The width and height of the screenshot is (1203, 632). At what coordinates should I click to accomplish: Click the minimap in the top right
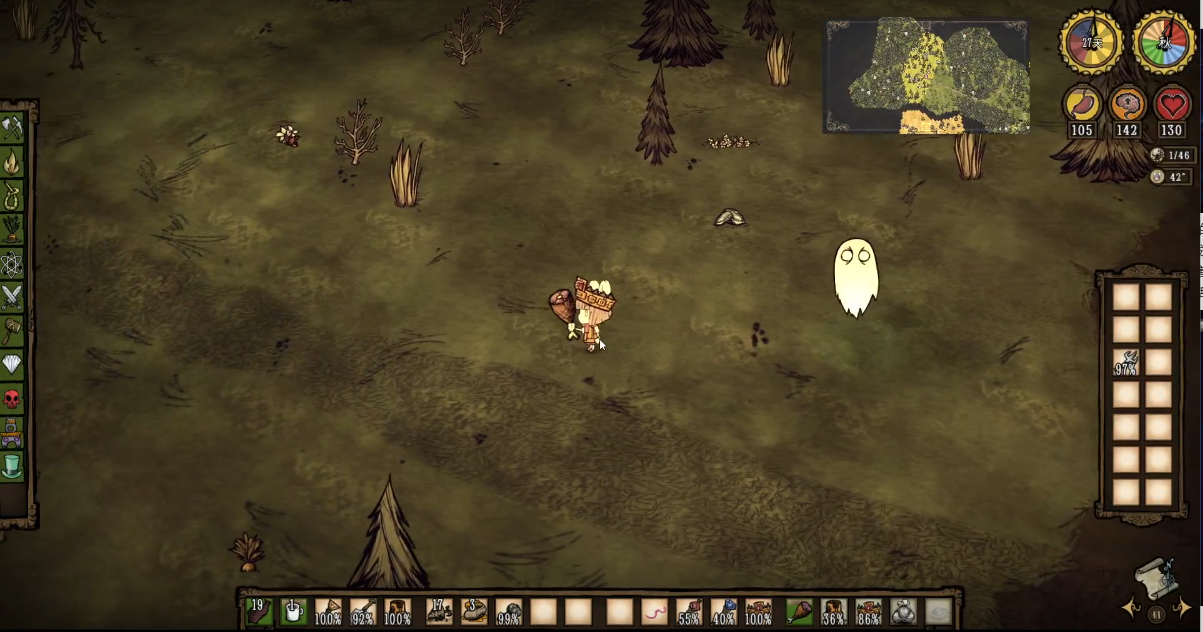tap(926, 77)
